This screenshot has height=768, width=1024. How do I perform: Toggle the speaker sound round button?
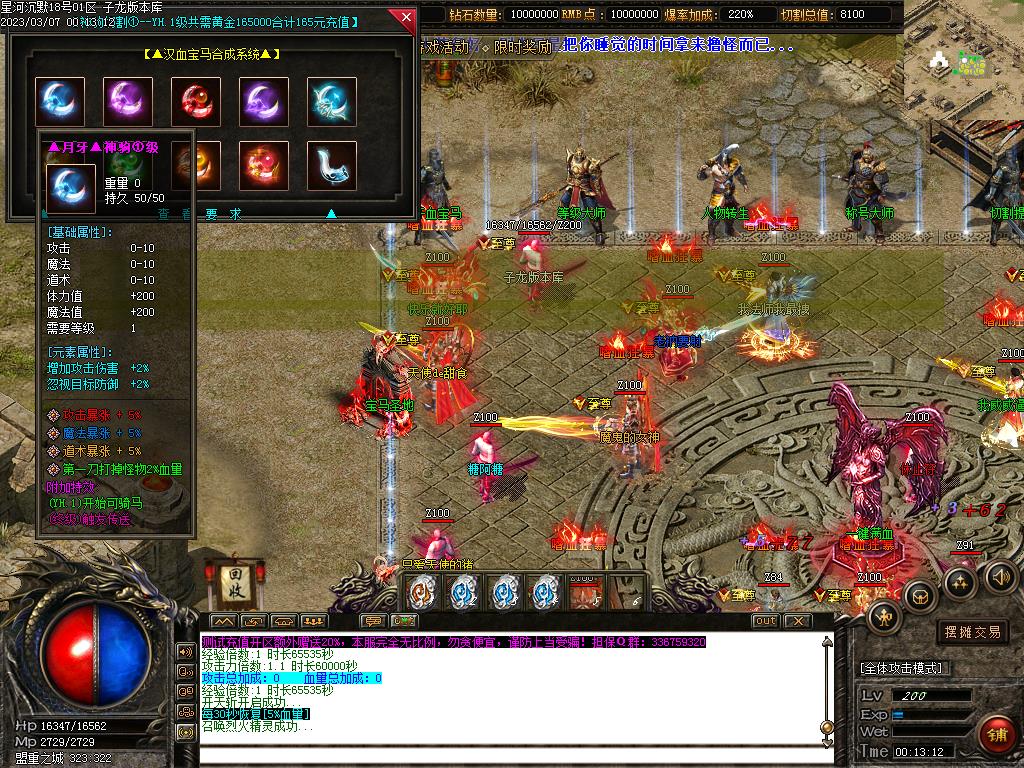tap(1001, 575)
